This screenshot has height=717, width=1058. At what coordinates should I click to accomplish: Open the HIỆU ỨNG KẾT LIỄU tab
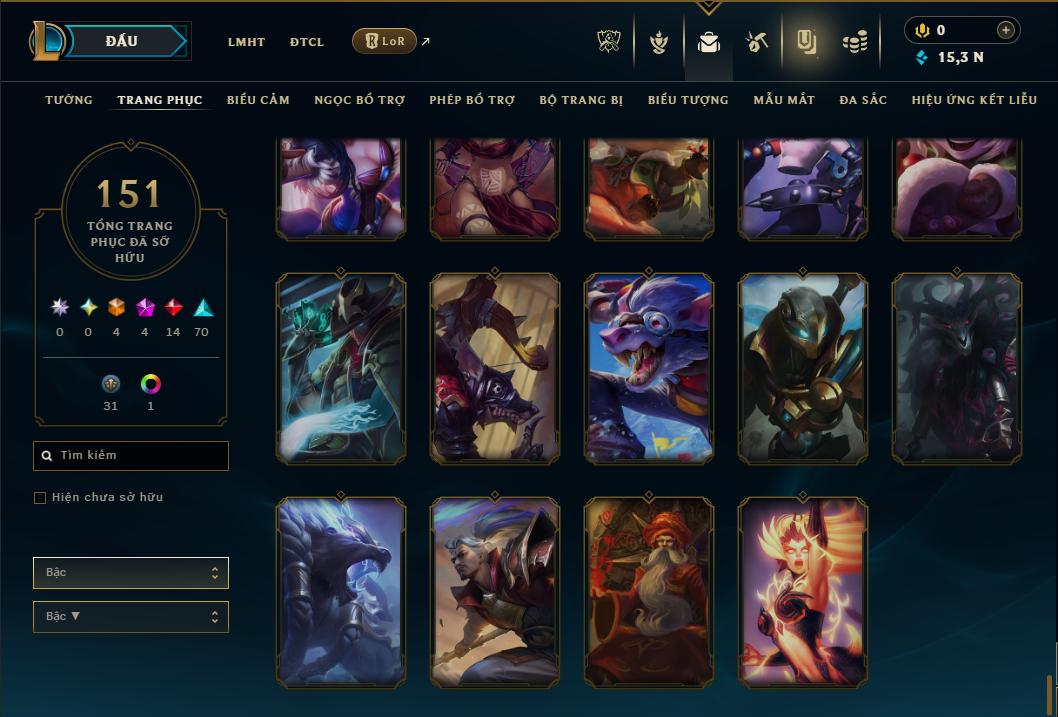974,100
